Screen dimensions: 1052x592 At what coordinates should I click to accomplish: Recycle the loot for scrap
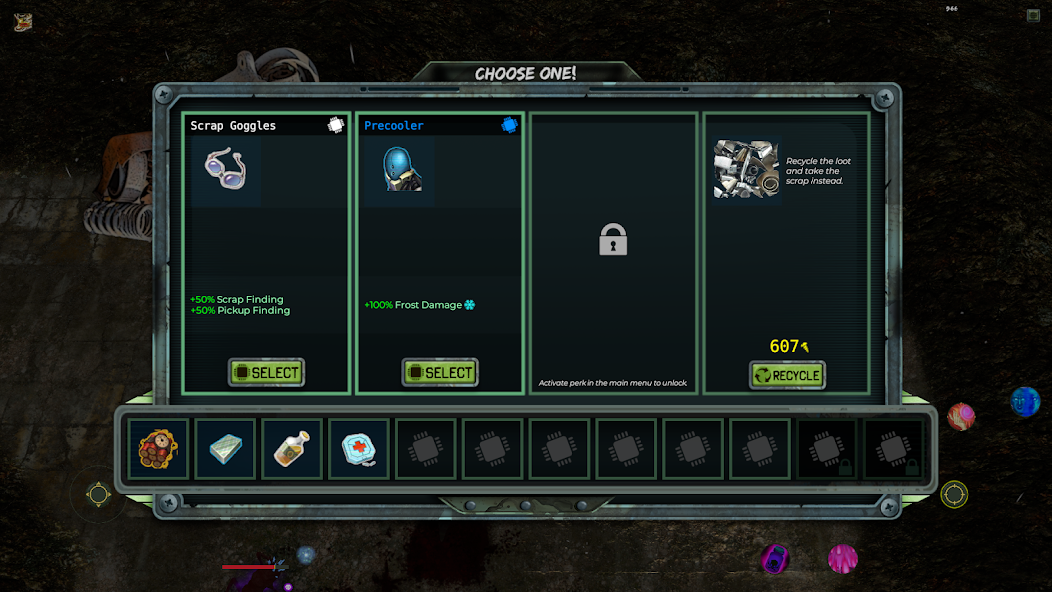coord(787,375)
